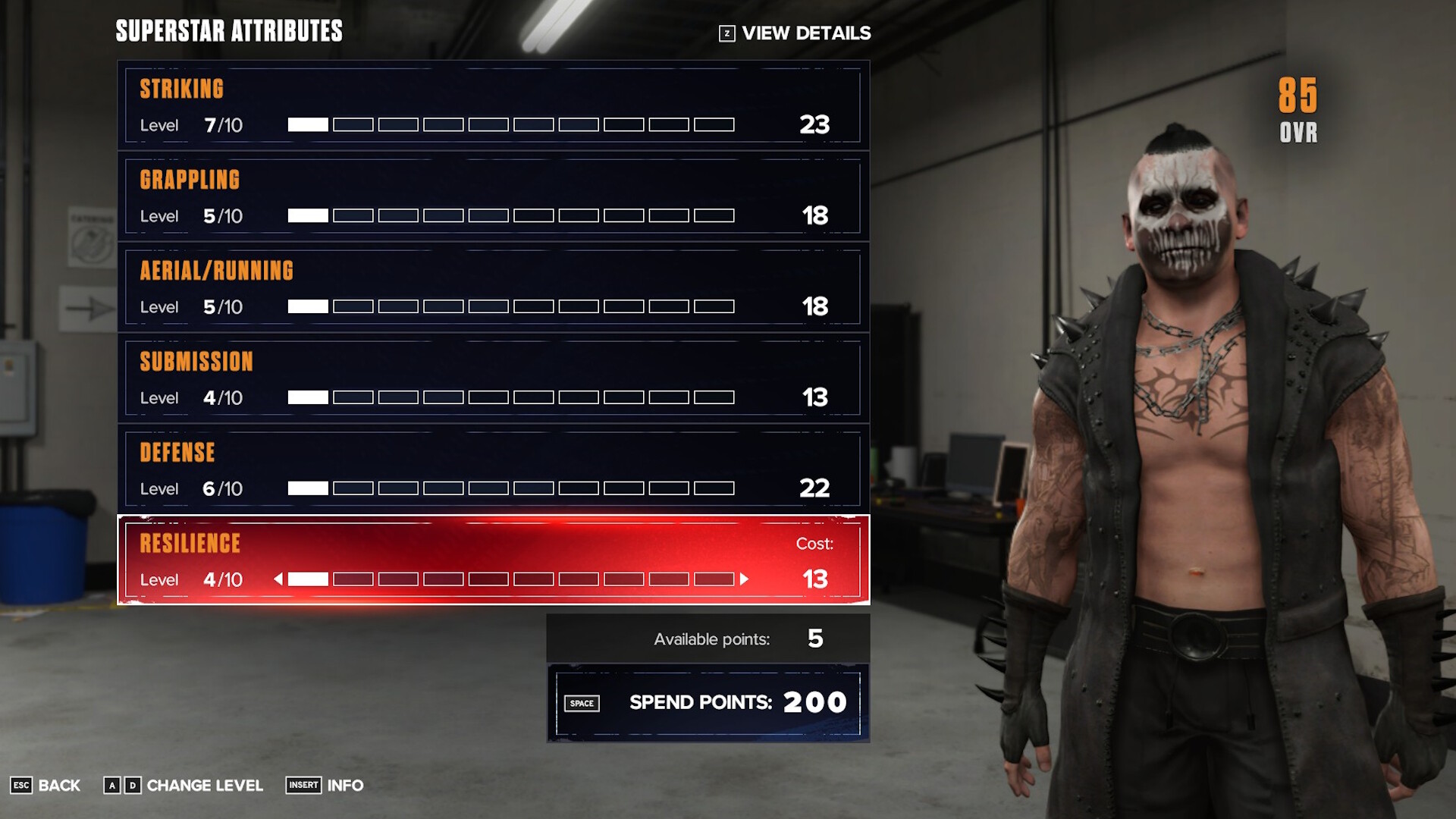Click the A key icon for Change Level
The width and height of the screenshot is (1456, 819).
[114, 786]
